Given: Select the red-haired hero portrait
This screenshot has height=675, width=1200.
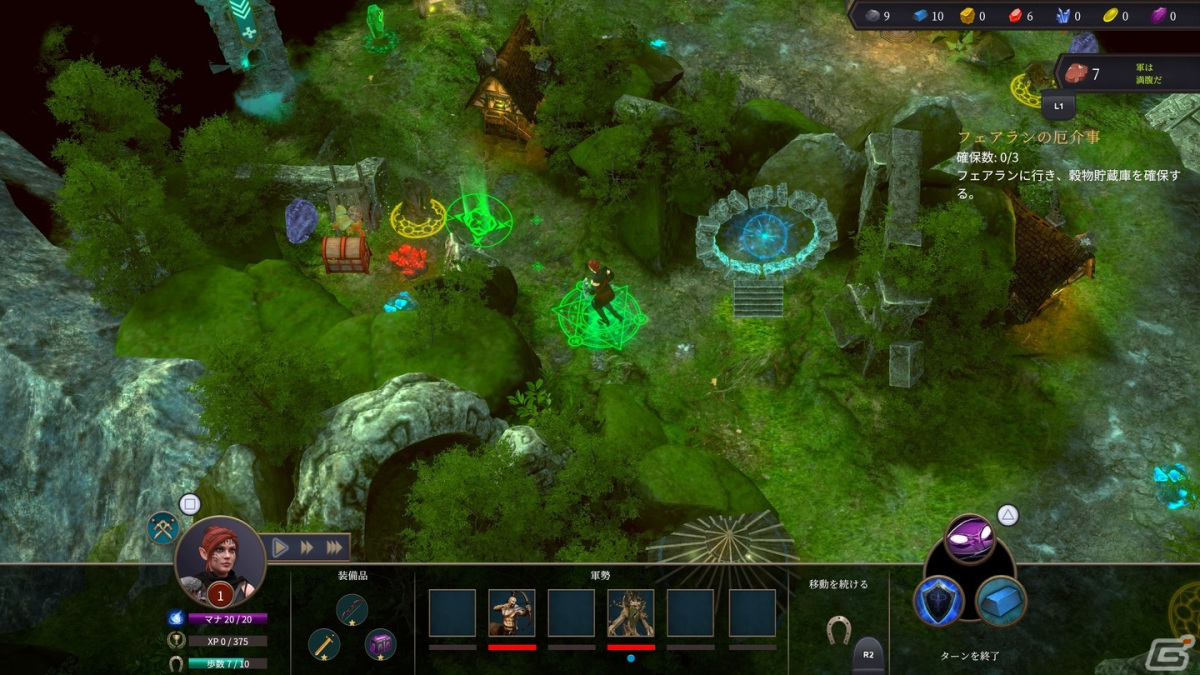Looking at the screenshot, I should 220,560.
